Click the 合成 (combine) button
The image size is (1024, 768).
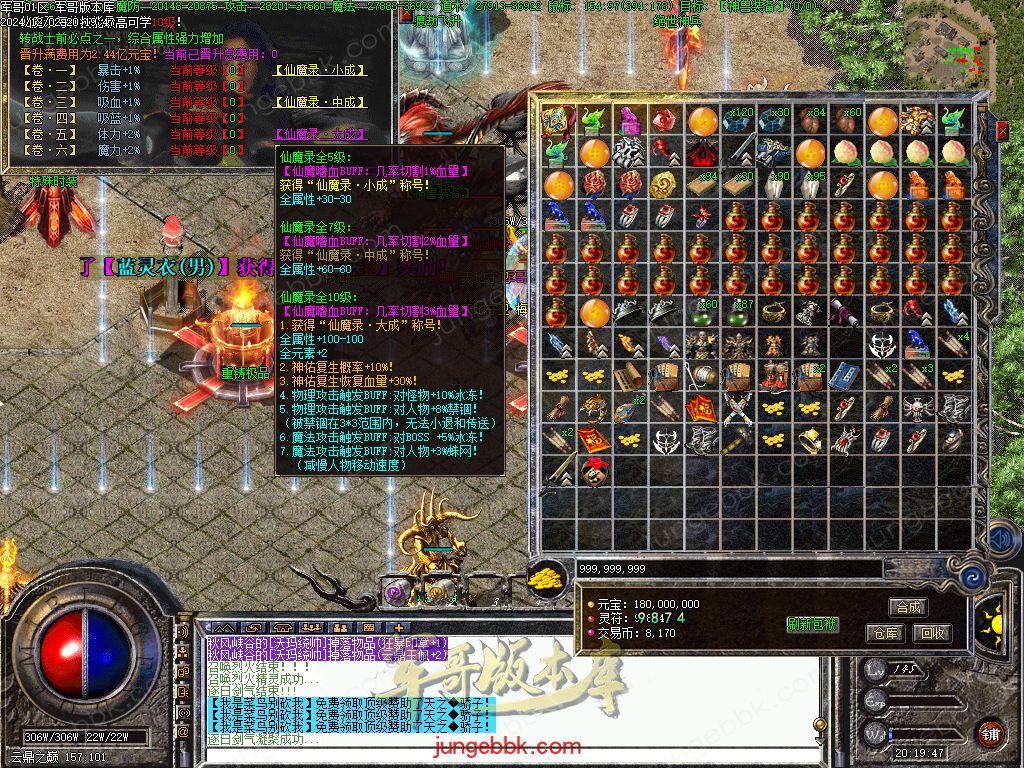click(908, 607)
